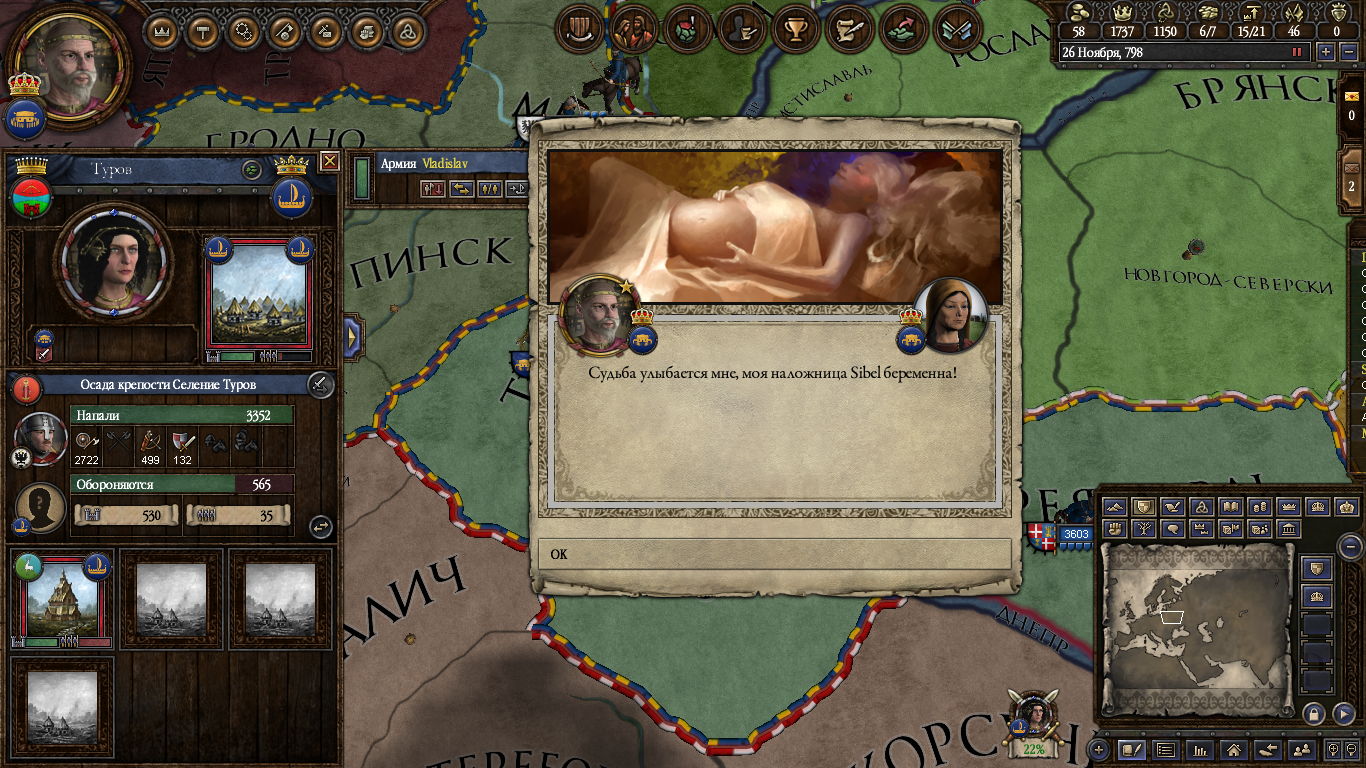Switch to the religion map mode
This screenshot has width=1366, height=768.
[1201, 507]
